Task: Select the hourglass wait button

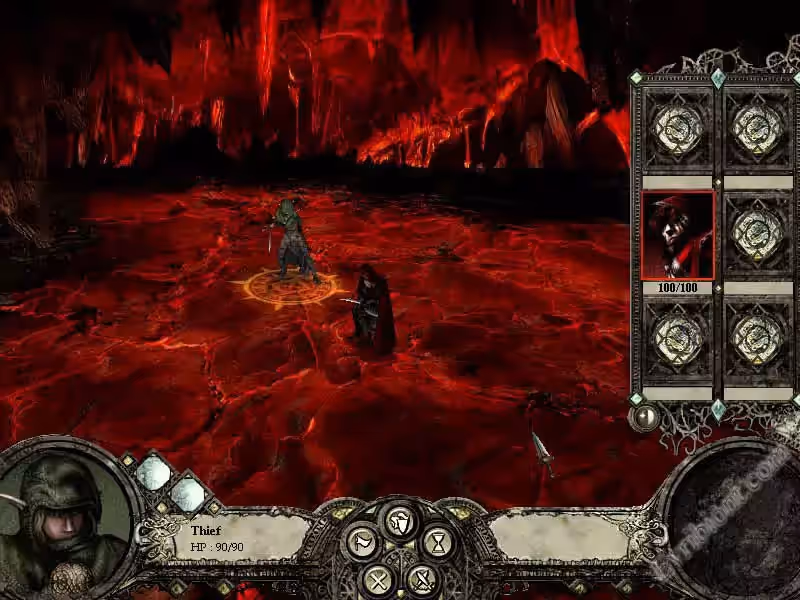Action: tap(438, 543)
